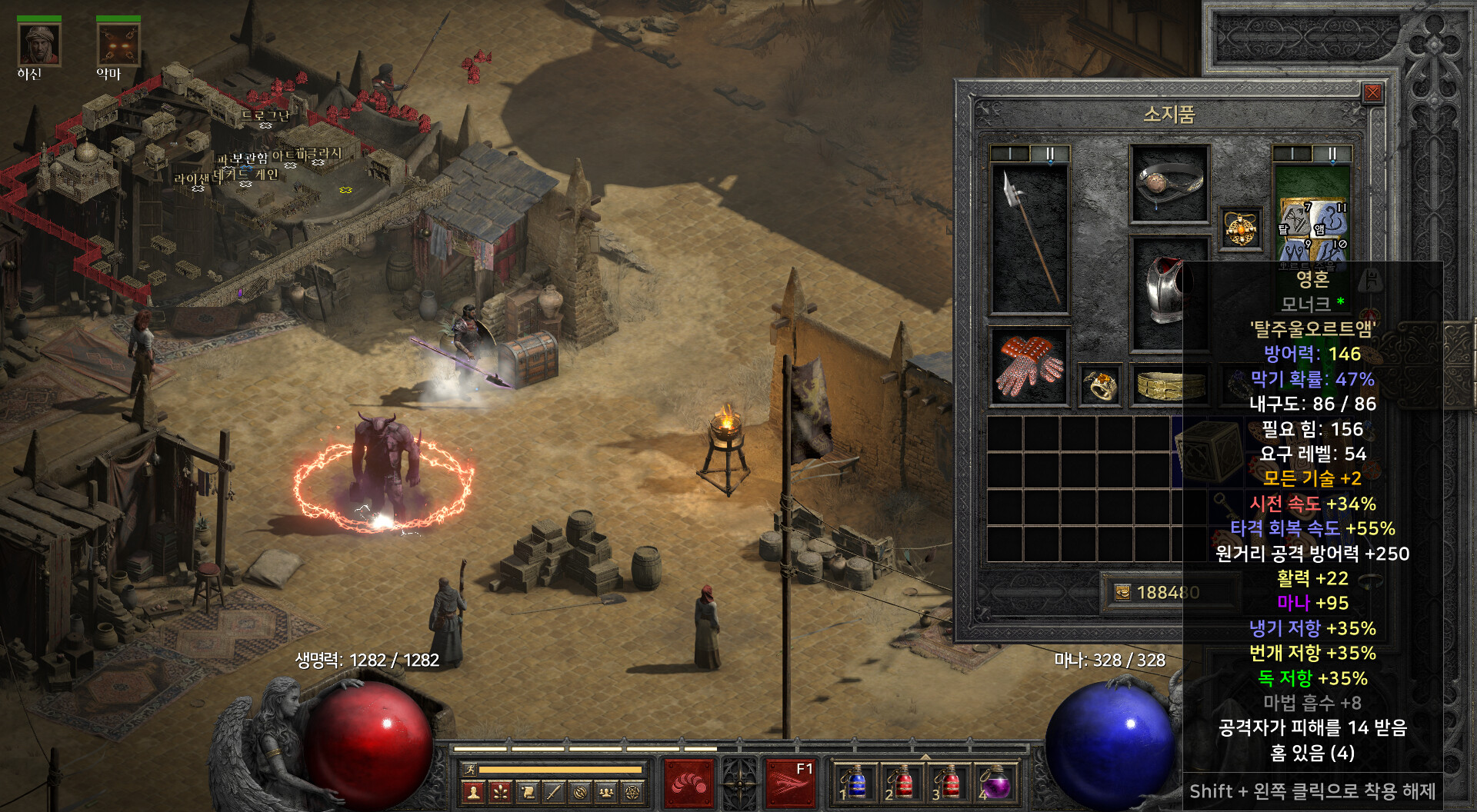This screenshot has width=1477, height=812.
Task: Open the right-click skill bound to F1
Action: coord(790,784)
